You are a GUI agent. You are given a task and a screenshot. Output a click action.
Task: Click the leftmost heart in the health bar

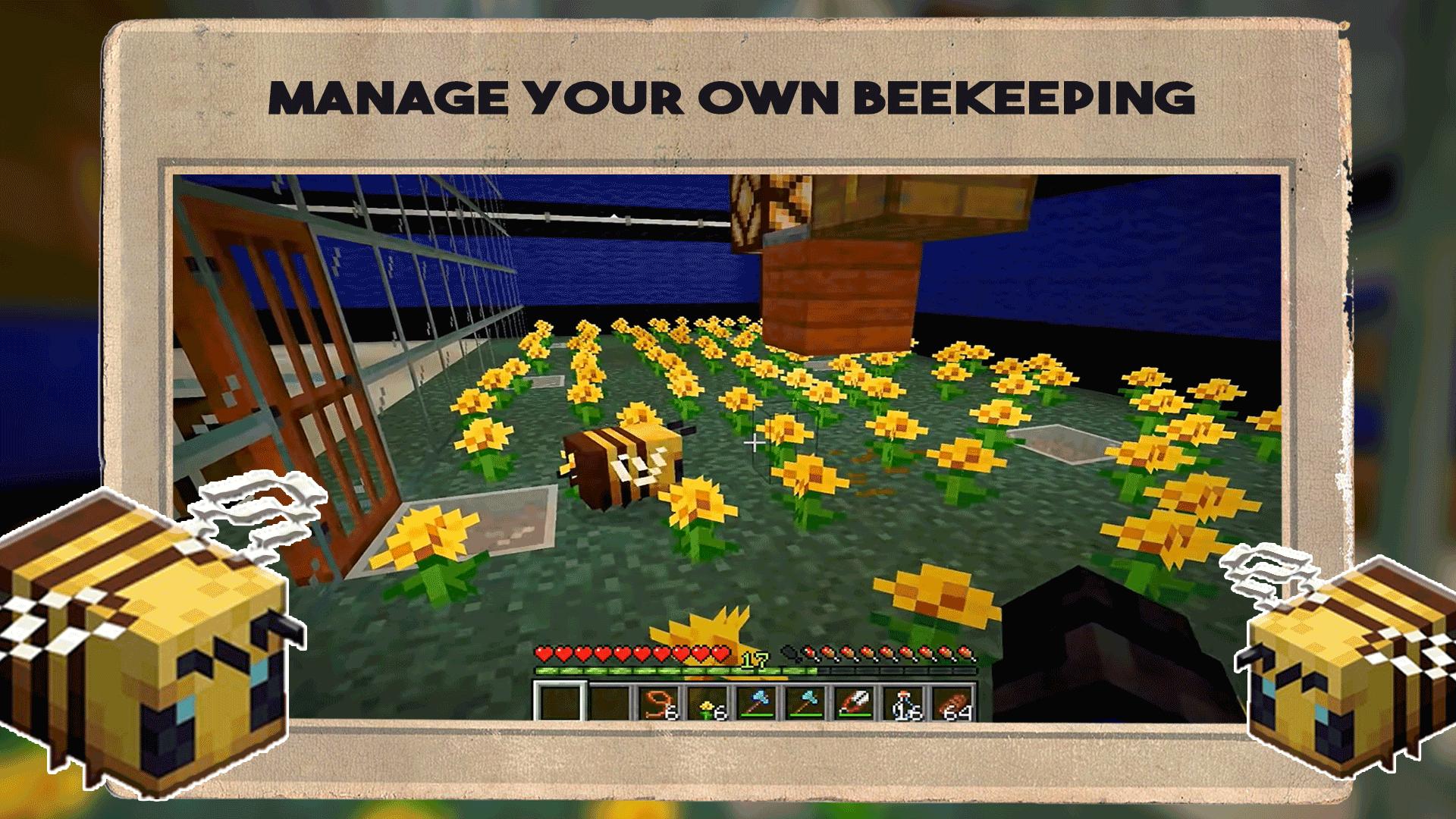pos(544,655)
